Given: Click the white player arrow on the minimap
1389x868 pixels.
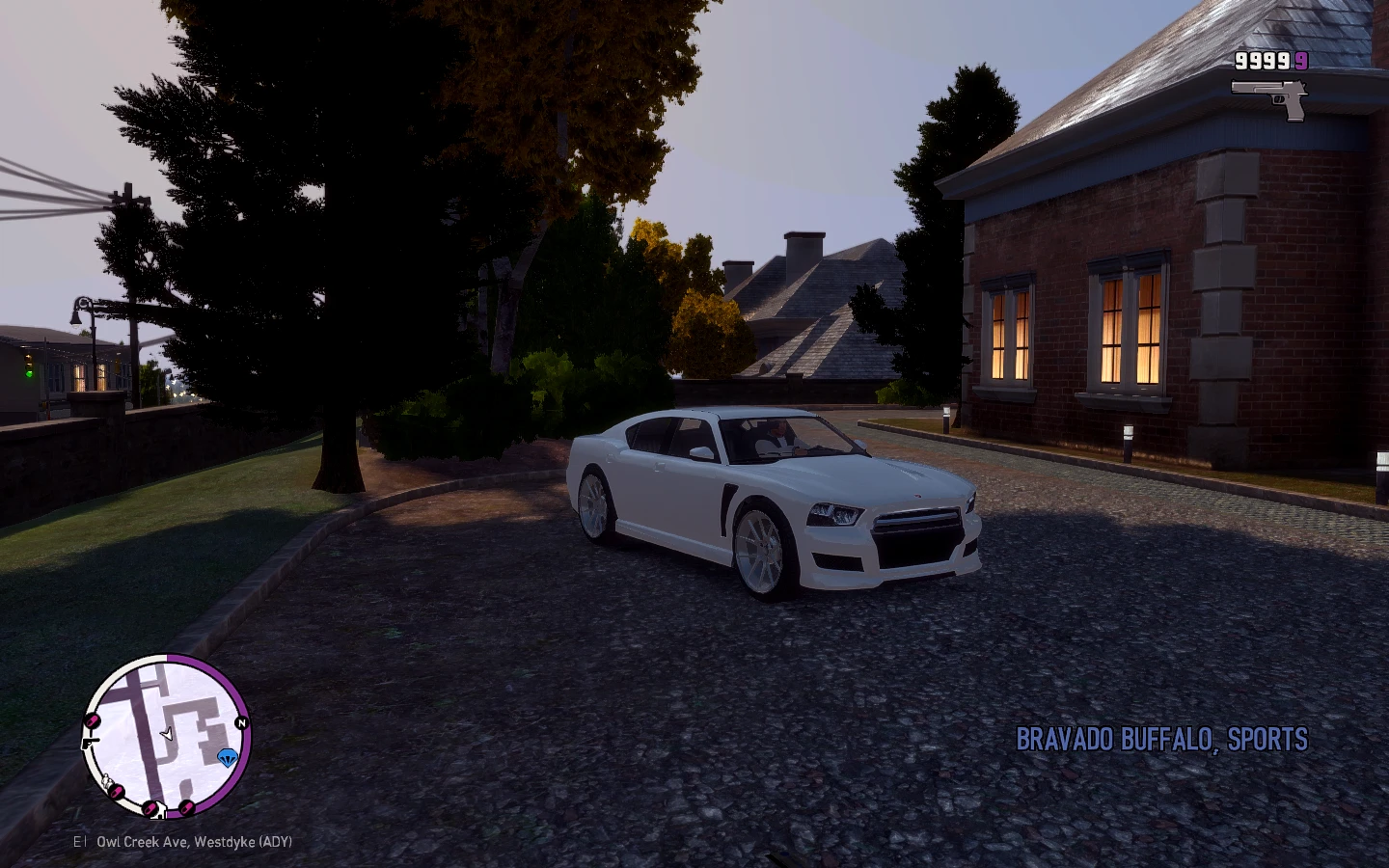Looking at the screenshot, I should pos(168,735).
